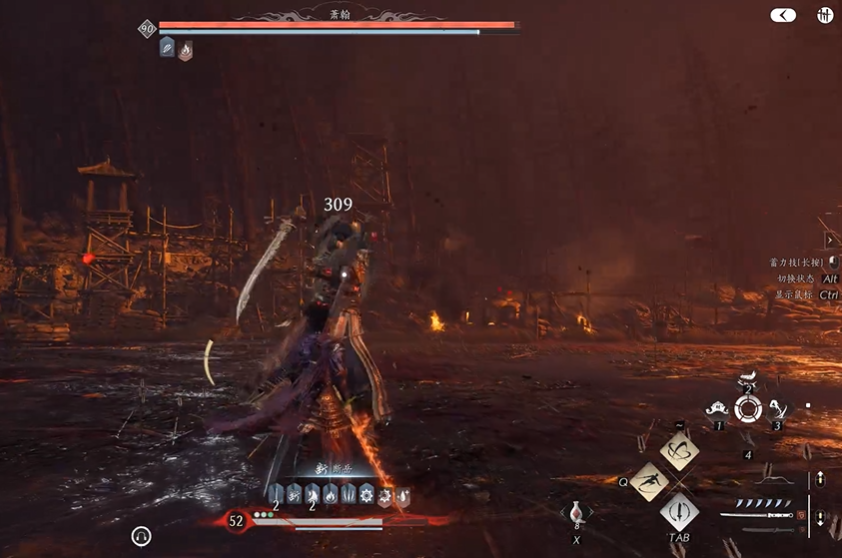Click the fire status icon under boss bar

185,49
